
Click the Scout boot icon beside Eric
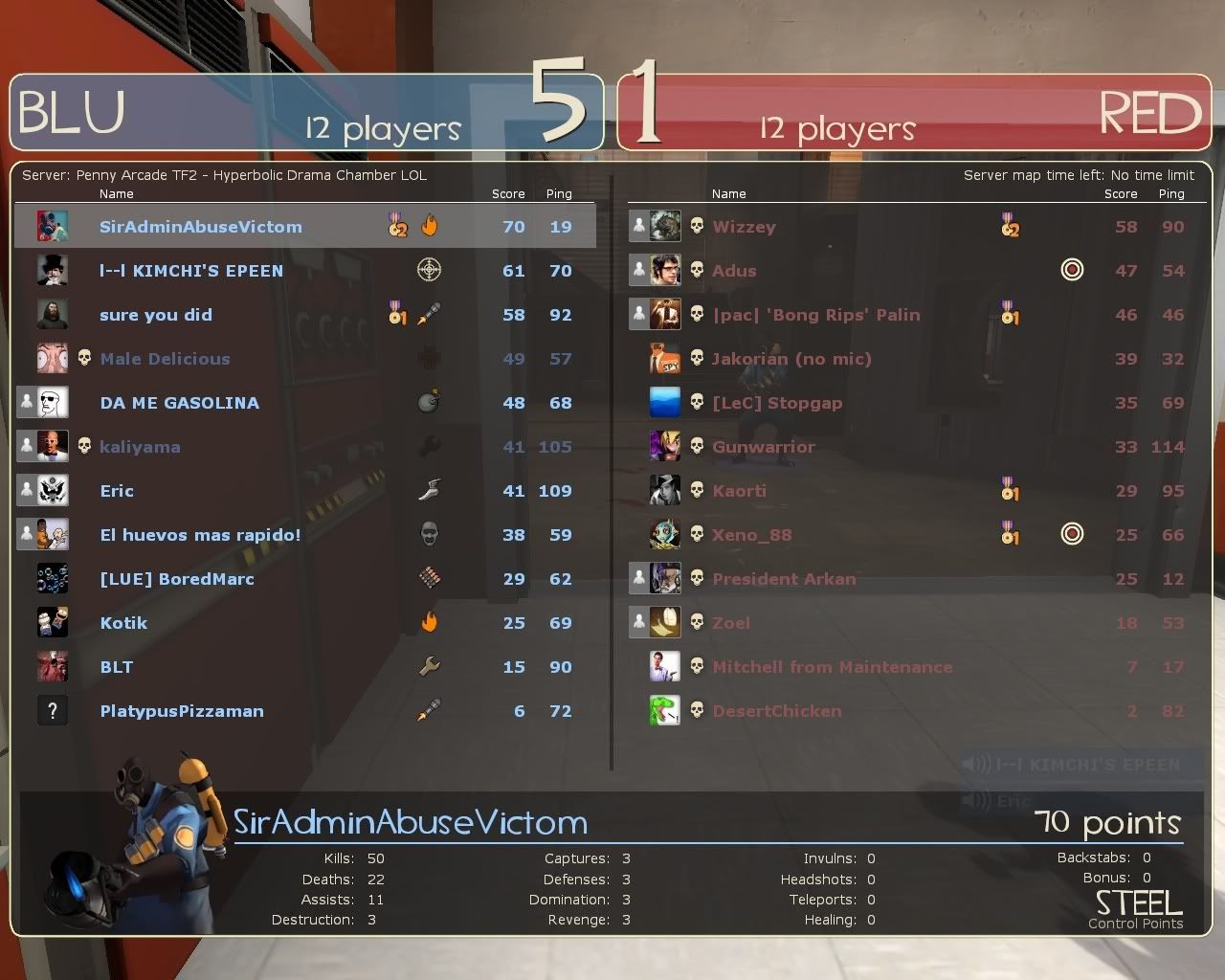coord(429,490)
